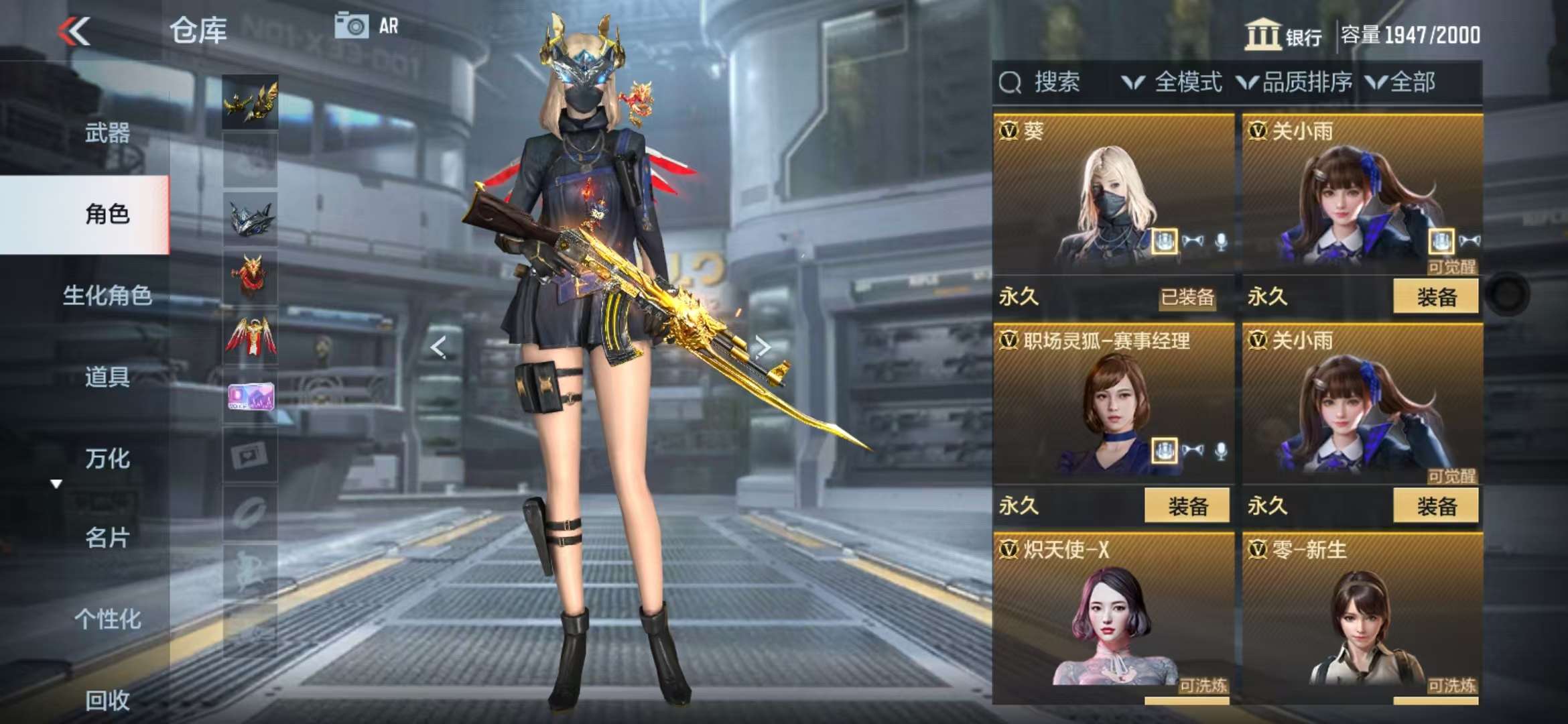Image resolution: width=1568 pixels, height=724 pixels.
Task: Select the 生化角色 tab
Action: 107,295
